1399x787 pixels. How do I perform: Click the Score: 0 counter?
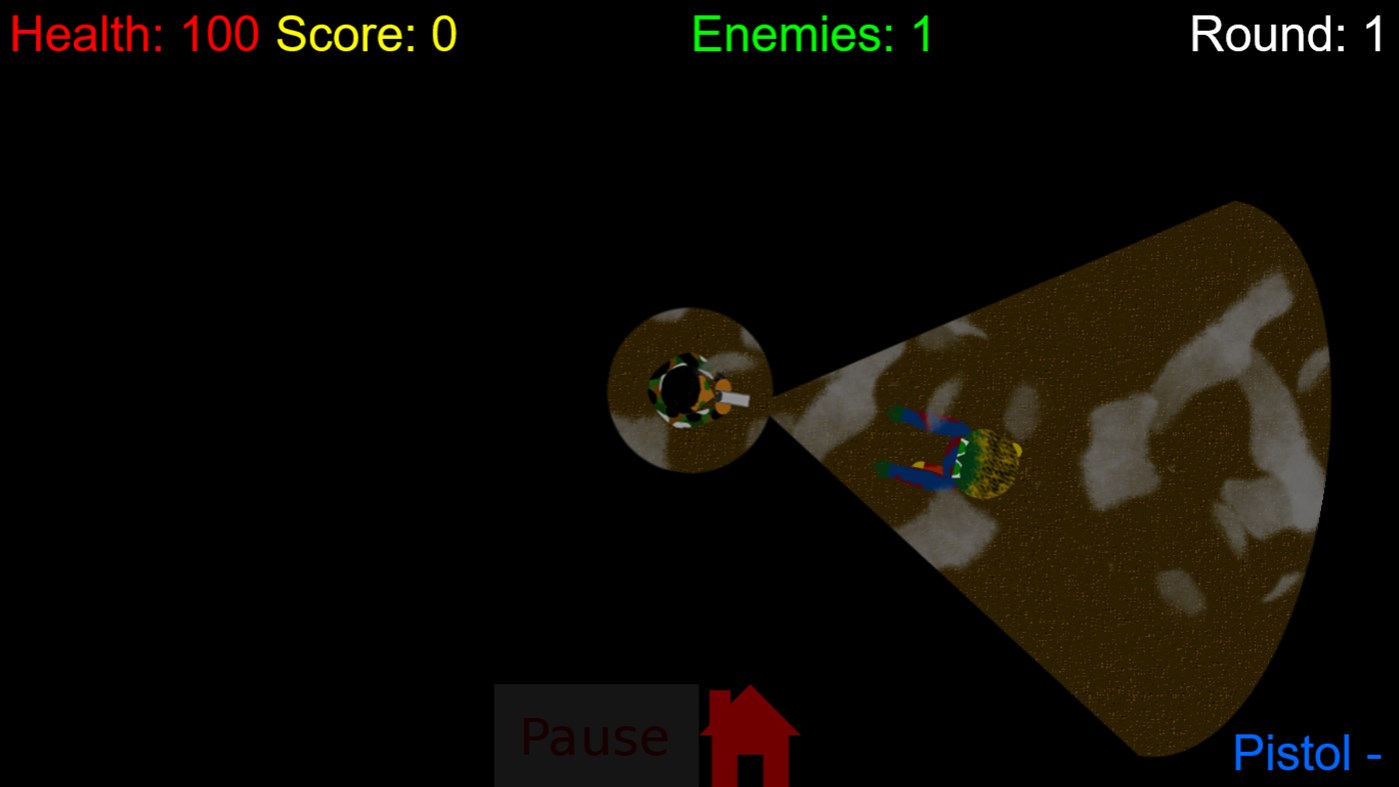(365, 34)
